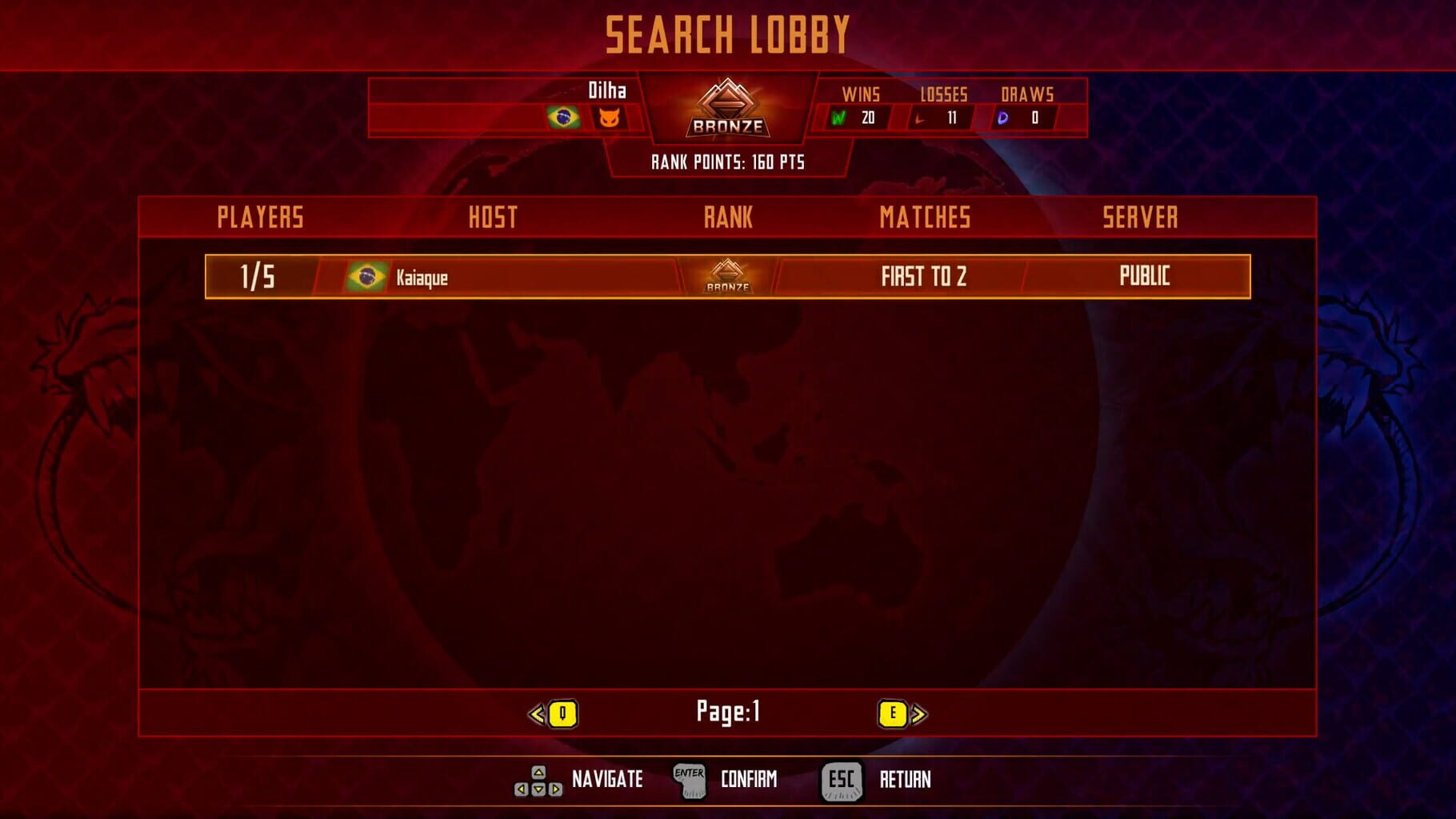Screen dimensions: 1456x819
Task: Click the Enter Confirm key icon
Action: click(x=690, y=780)
